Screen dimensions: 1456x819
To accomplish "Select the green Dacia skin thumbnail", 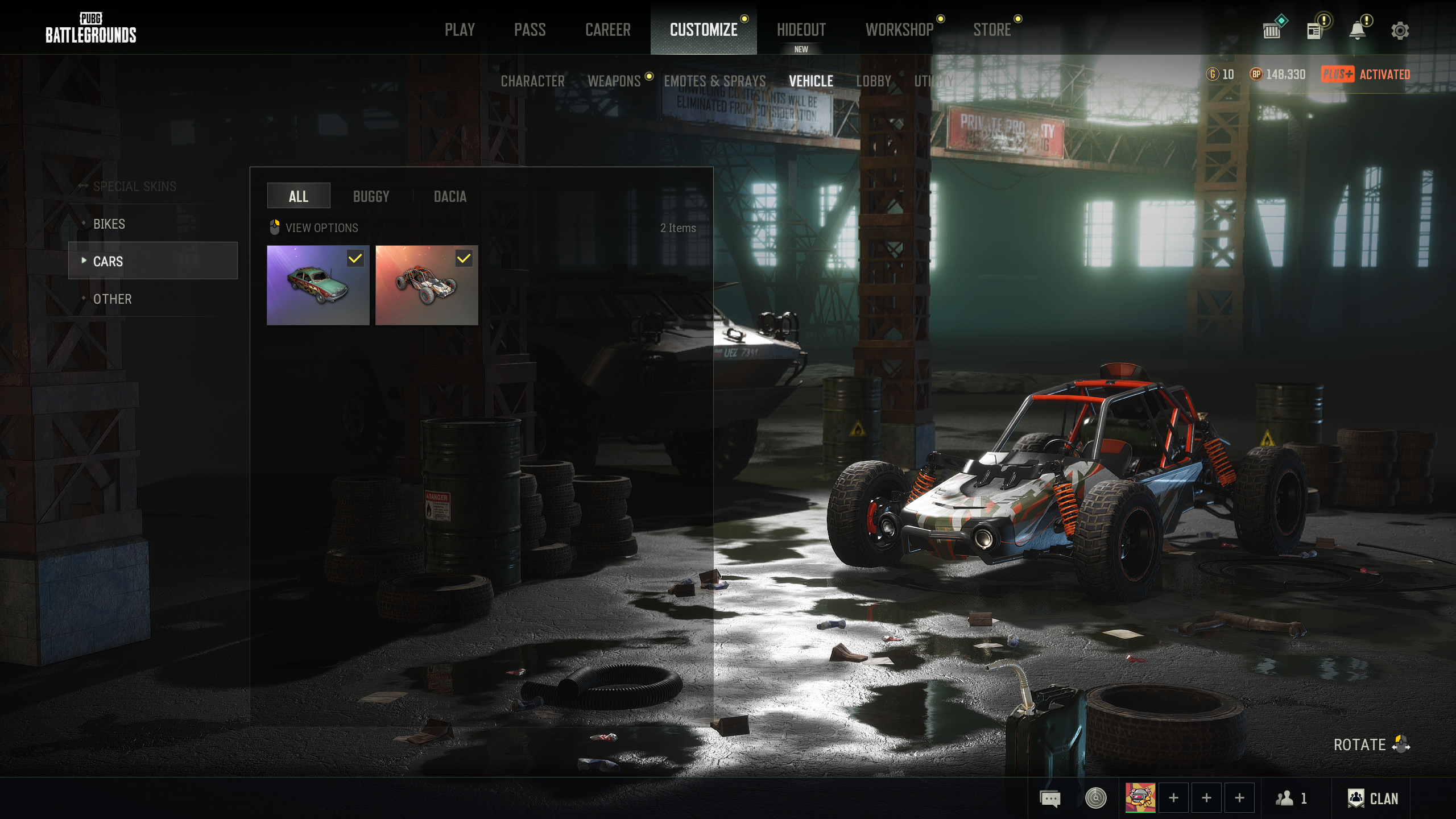I will [x=318, y=286].
